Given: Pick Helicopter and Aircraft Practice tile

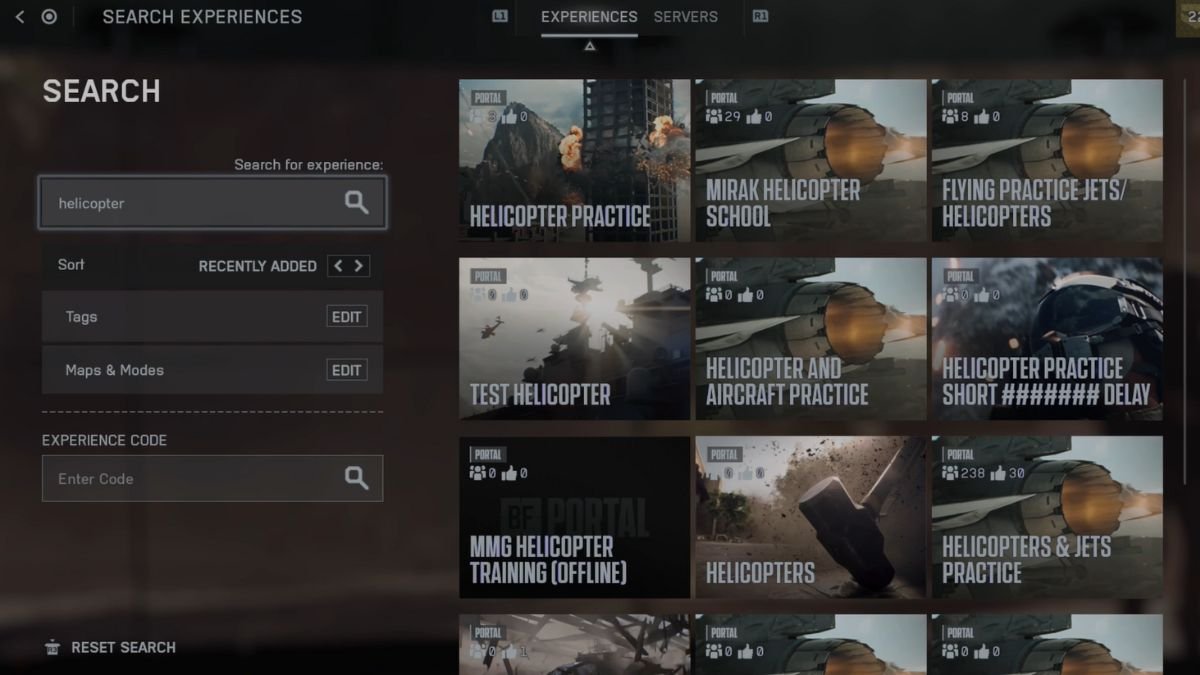Looking at the screenshot, I should pos(810,339).
